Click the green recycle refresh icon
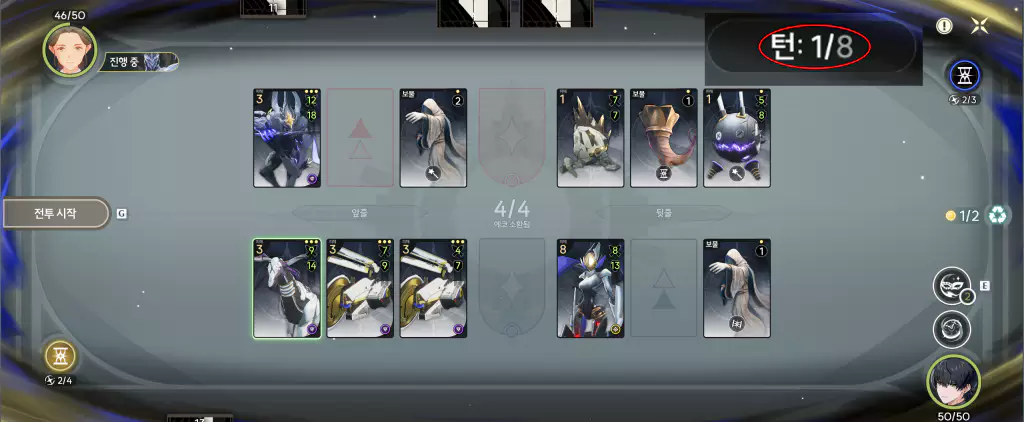 tap(997, 215)
